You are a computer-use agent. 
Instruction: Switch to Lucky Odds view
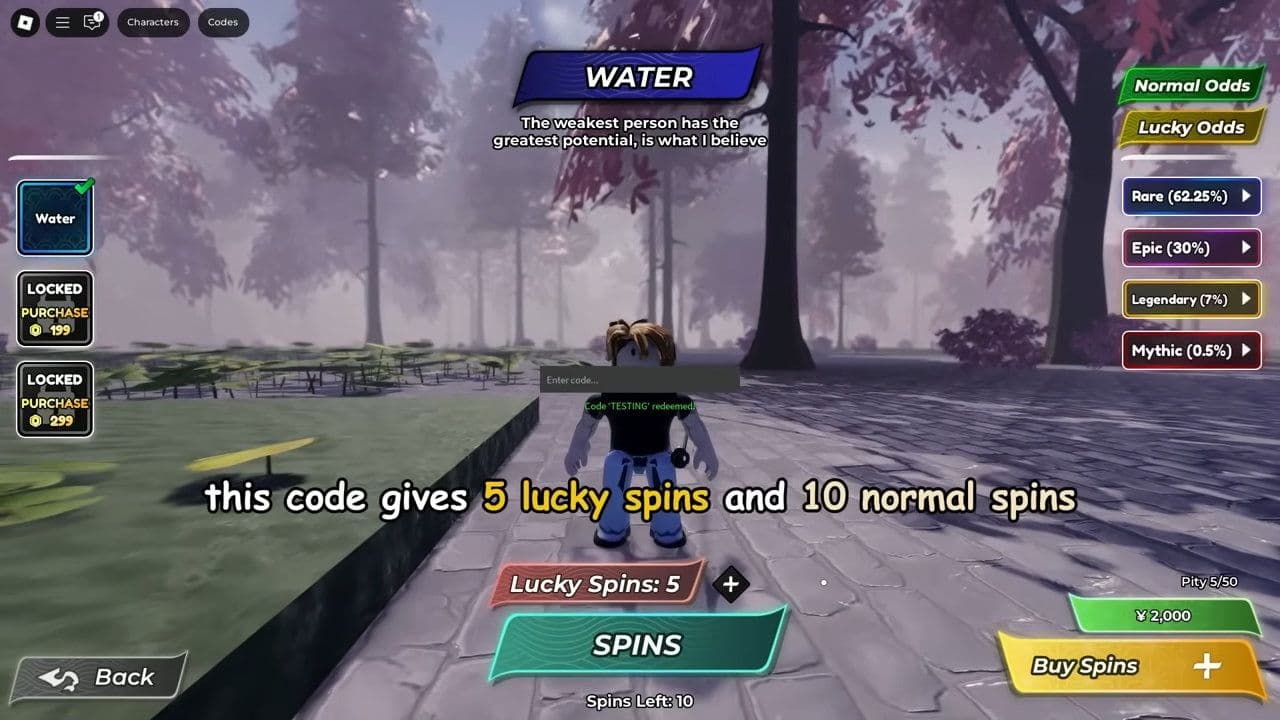tap(1190, 128)
